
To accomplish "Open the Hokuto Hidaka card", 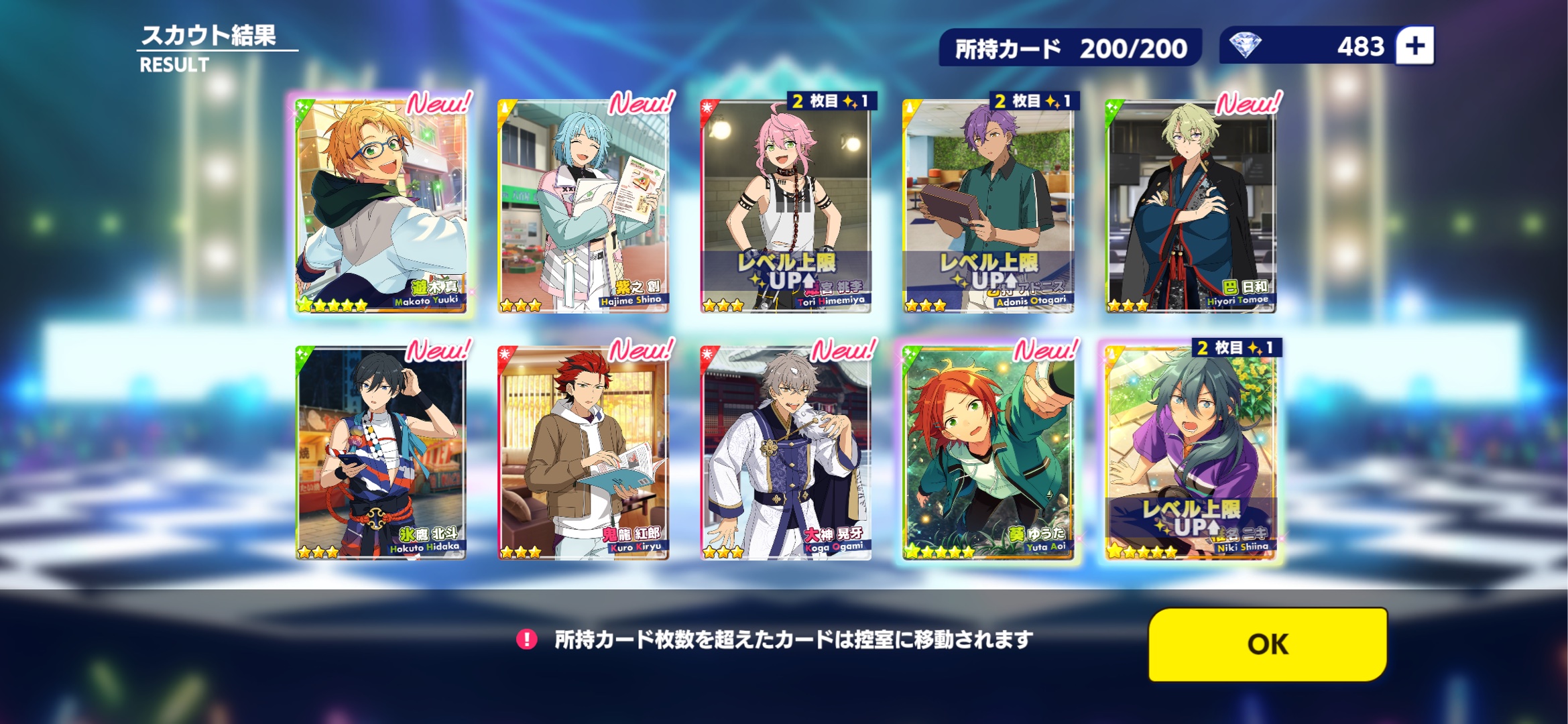I will (x=381, y=452).
